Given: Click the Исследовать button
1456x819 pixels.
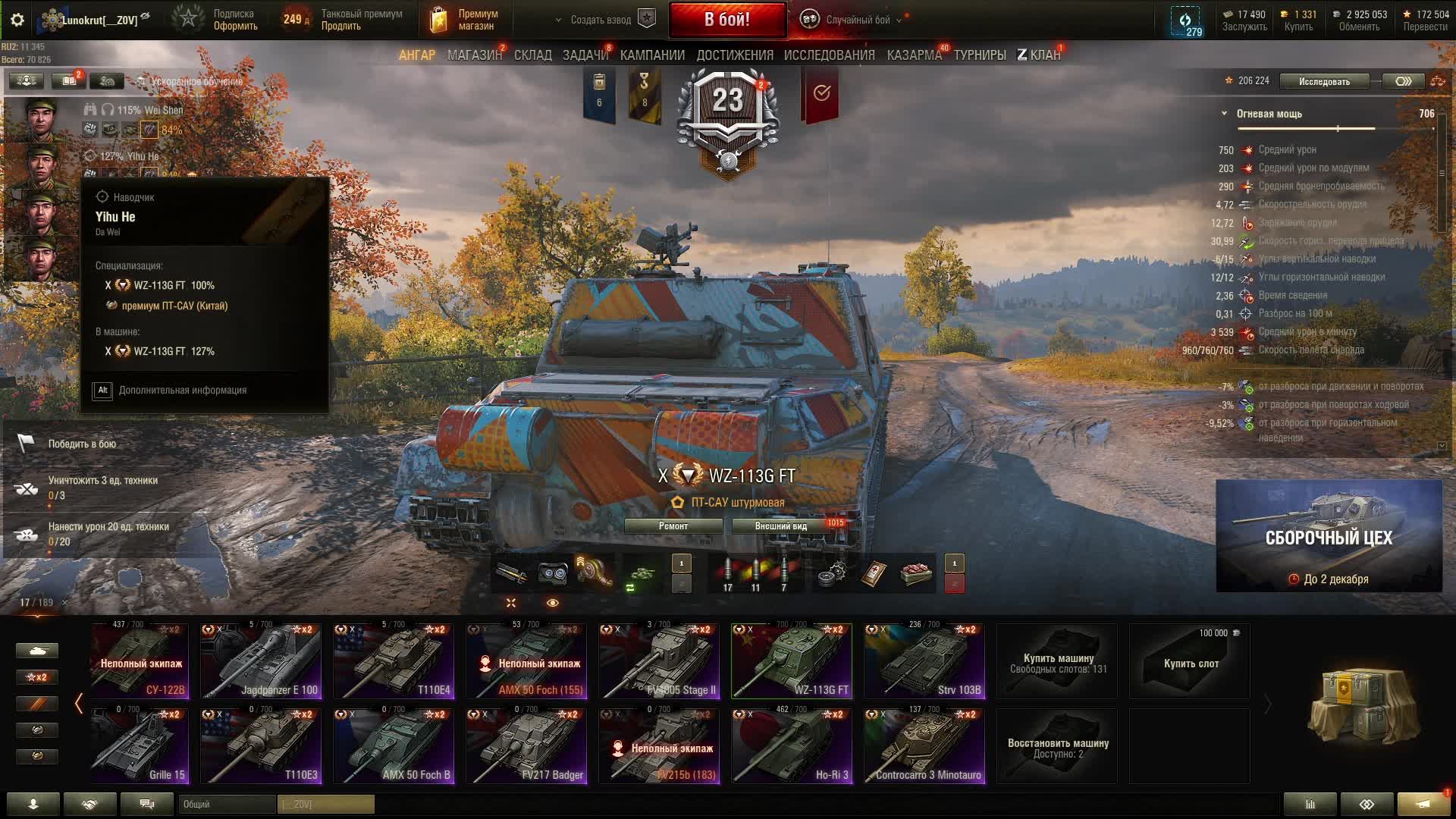Looking at the screenshot, I should [x=1324, y=81].
